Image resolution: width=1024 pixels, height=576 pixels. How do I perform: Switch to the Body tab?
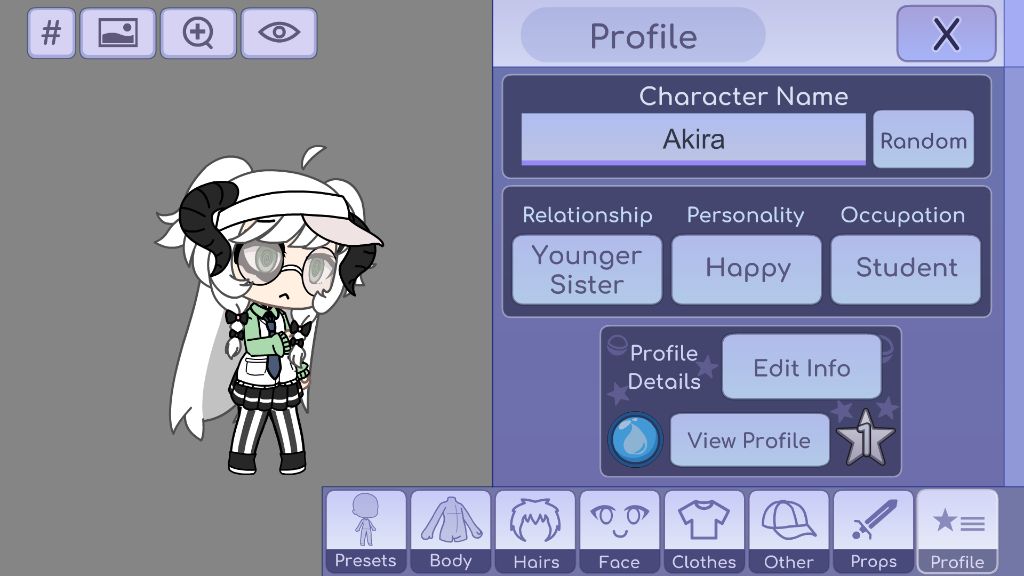(450, 531)
